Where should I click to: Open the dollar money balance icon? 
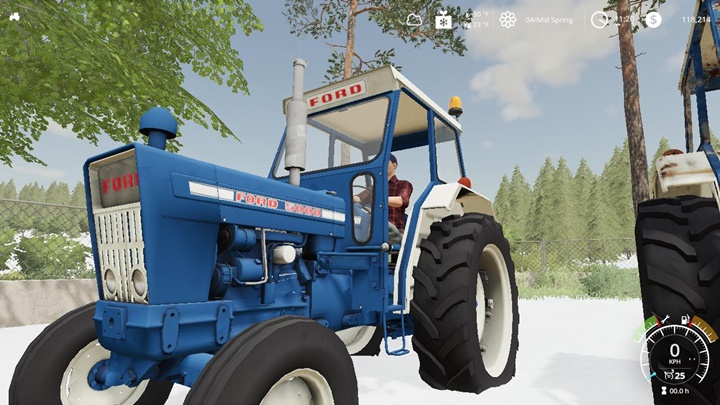[x=653, y=19]
